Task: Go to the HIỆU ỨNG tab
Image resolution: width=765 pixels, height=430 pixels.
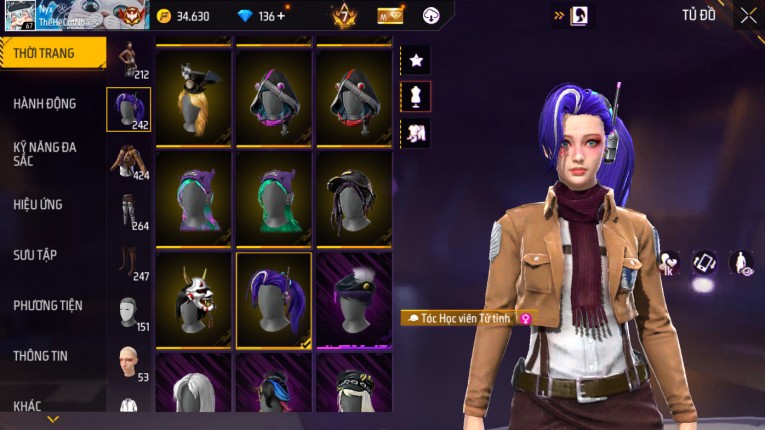Action: [40, 204]
